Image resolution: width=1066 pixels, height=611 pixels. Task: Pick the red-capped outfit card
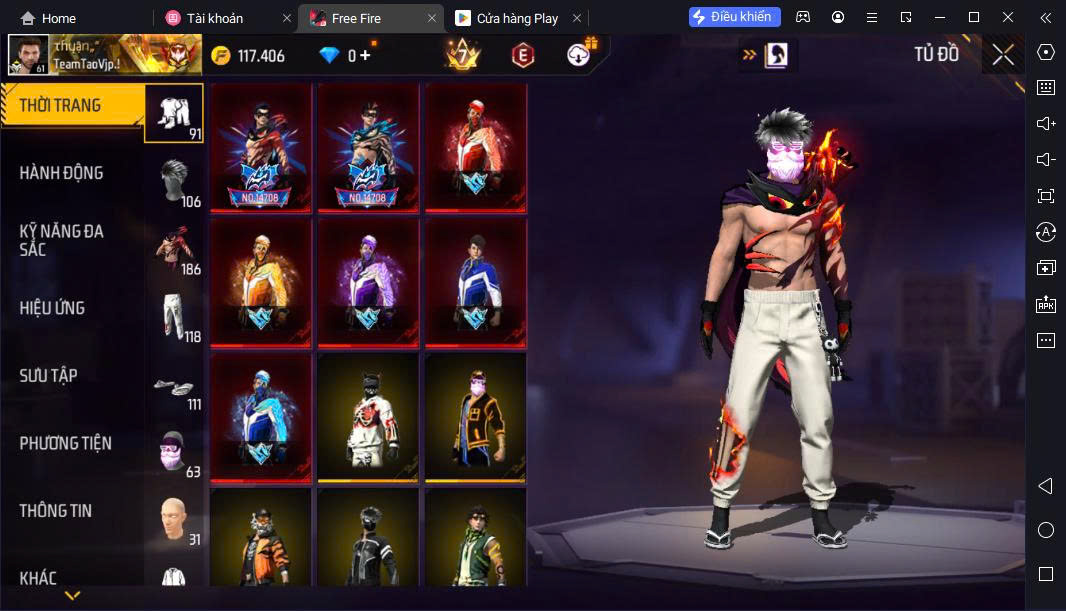476,147
